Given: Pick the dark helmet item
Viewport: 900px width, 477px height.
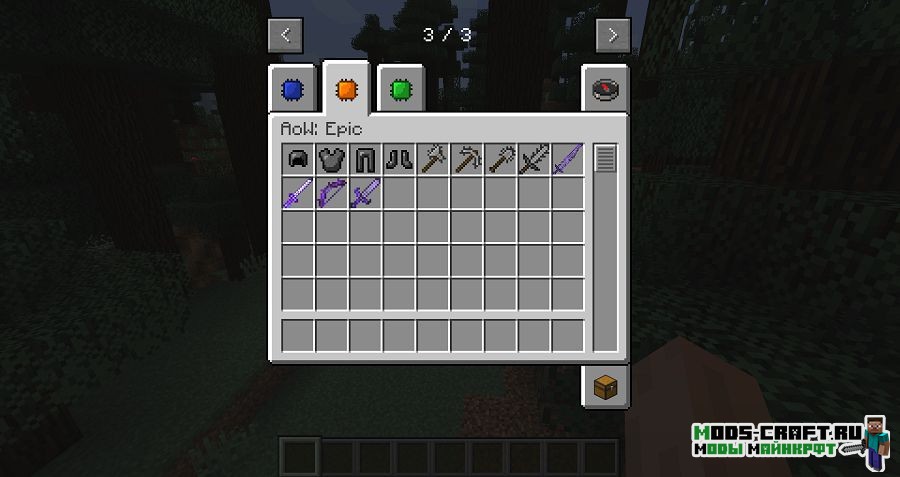Looking at the screenshot, I should (298, 159).
